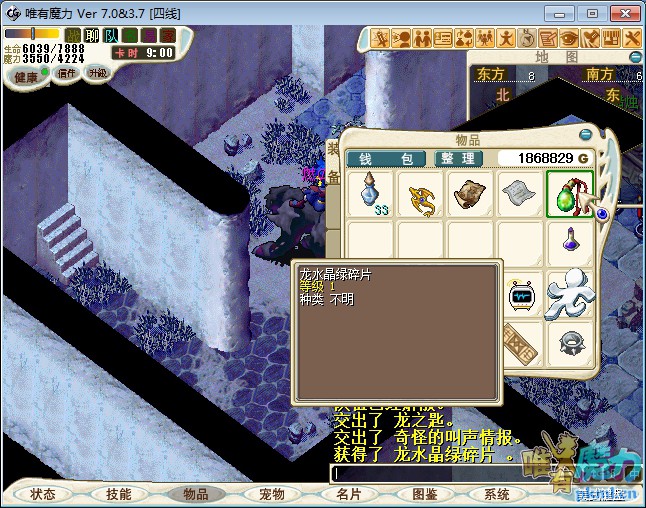Switch to the 技能 skills tab
The width and height of the screenshot is (646, 508).
[119, 494]
